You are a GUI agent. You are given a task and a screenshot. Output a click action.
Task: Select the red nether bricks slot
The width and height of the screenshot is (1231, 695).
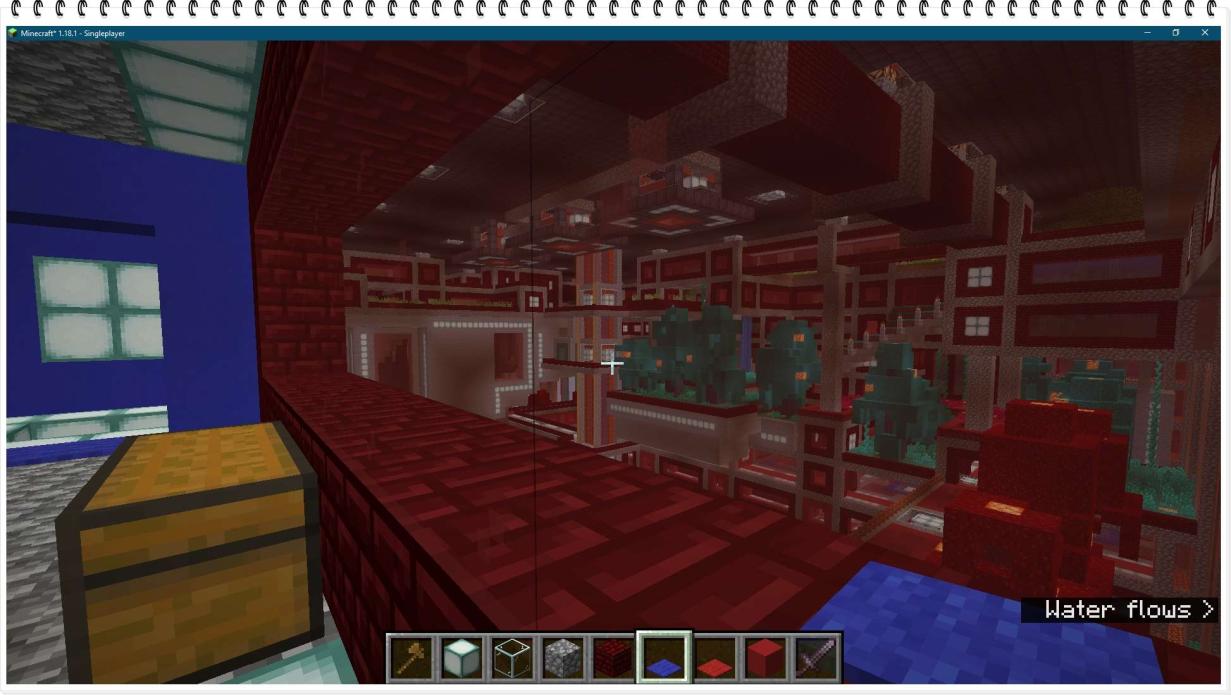614,658
